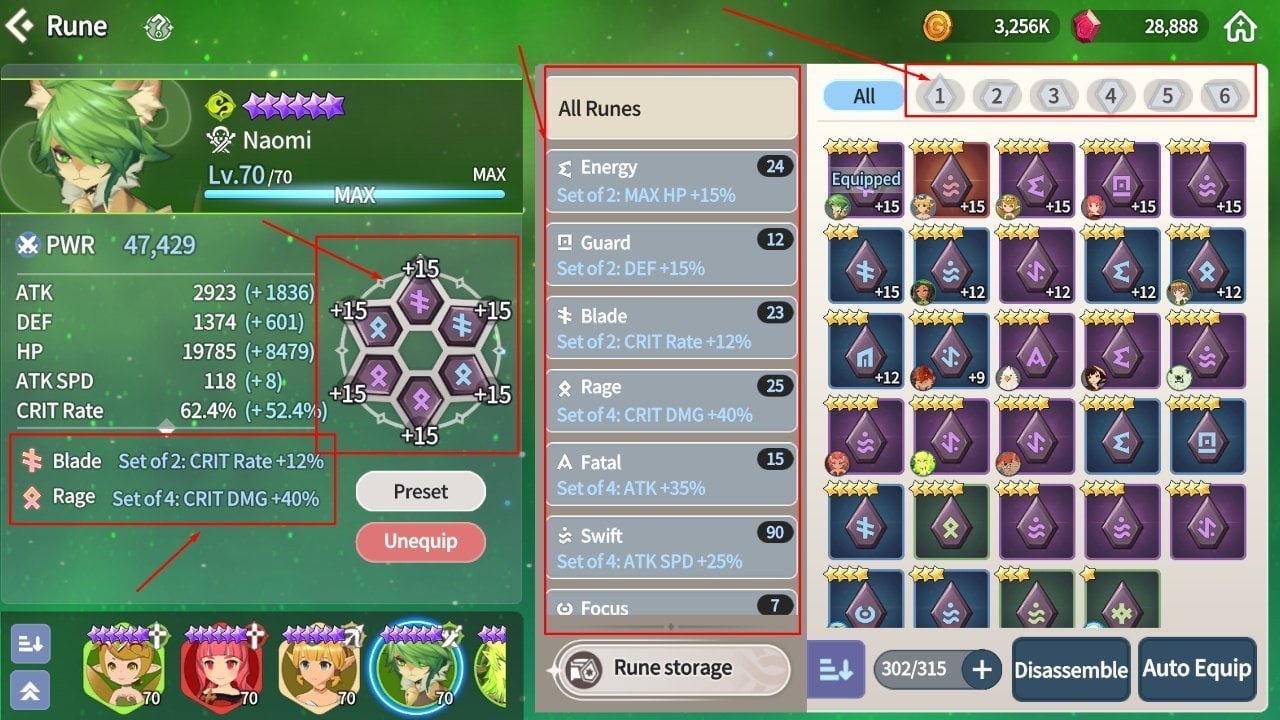The width and height of the screenshot is (1280, 720).
Task: Tap the home icon in top right corner
Action: [1240, 26]
